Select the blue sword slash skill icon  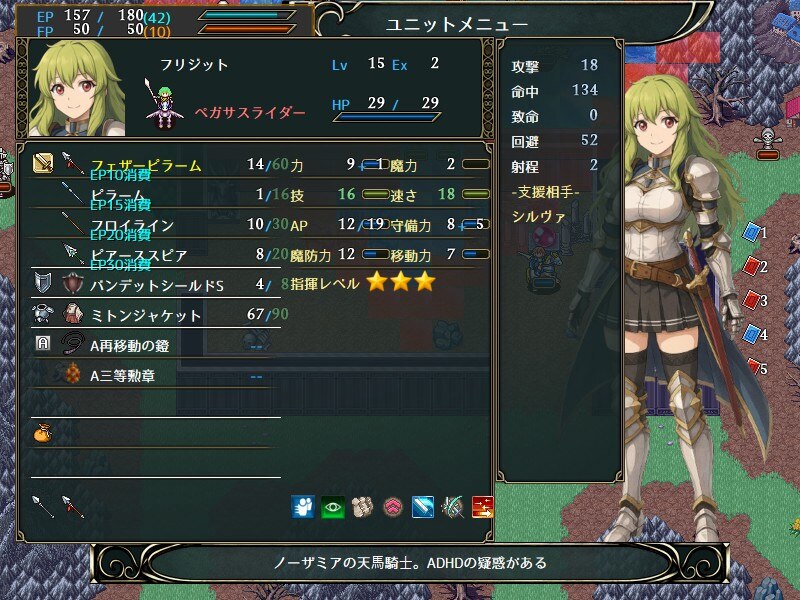pyautogui.click(x=422, y=506)
